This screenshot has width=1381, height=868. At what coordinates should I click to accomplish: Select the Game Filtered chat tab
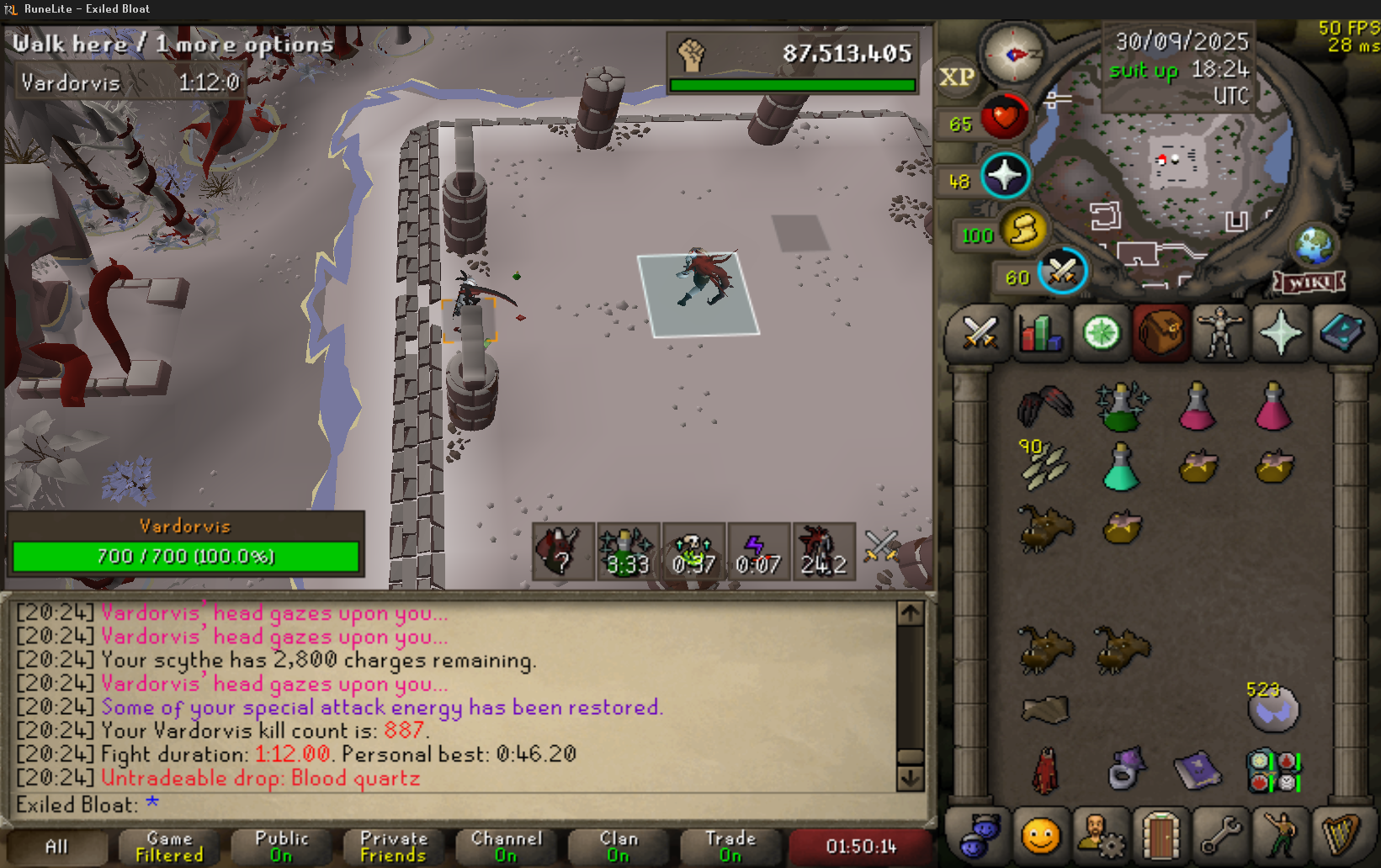click(x=169, y=846)
